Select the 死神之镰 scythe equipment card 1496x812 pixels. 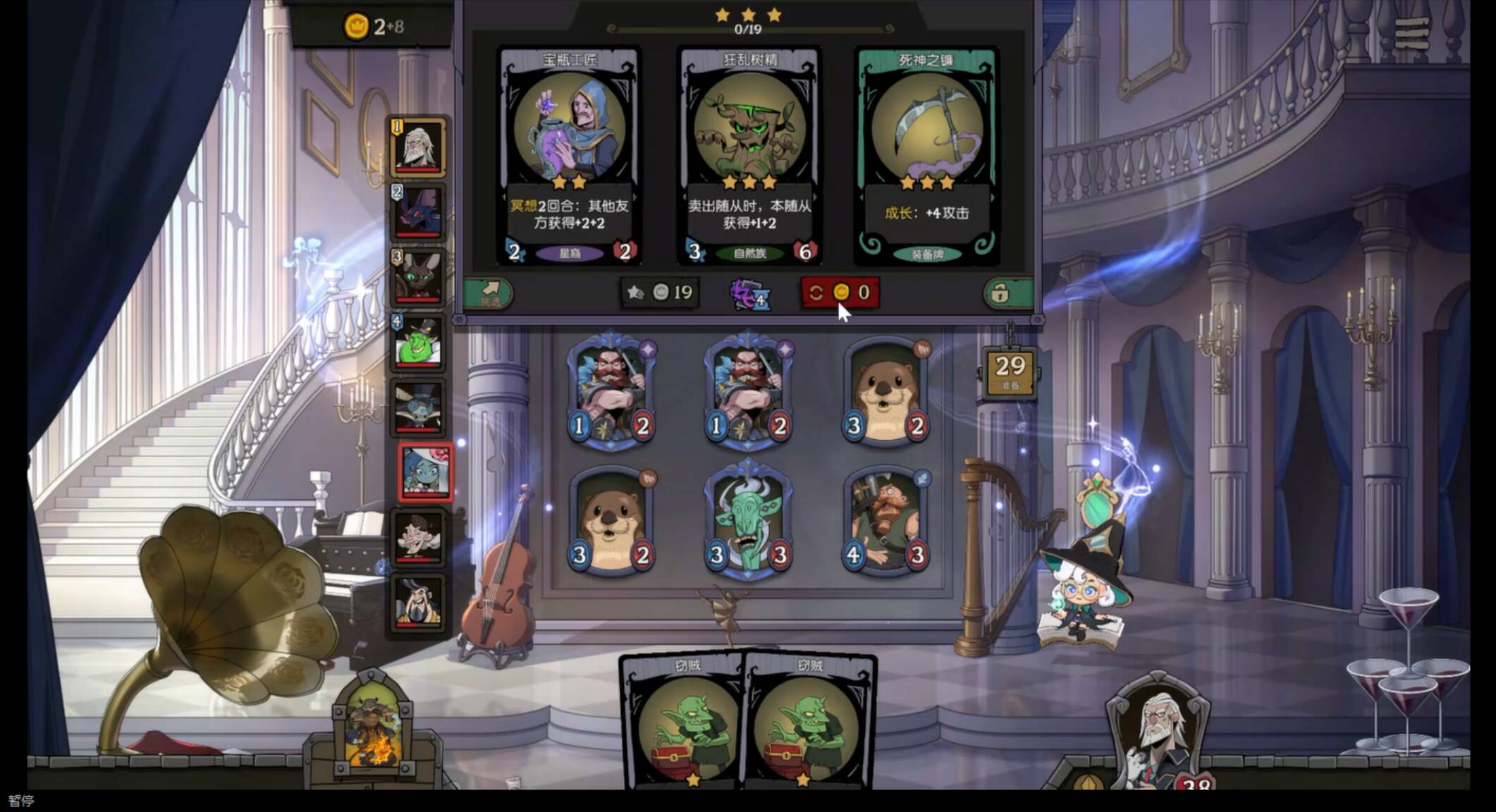point(926,155)
